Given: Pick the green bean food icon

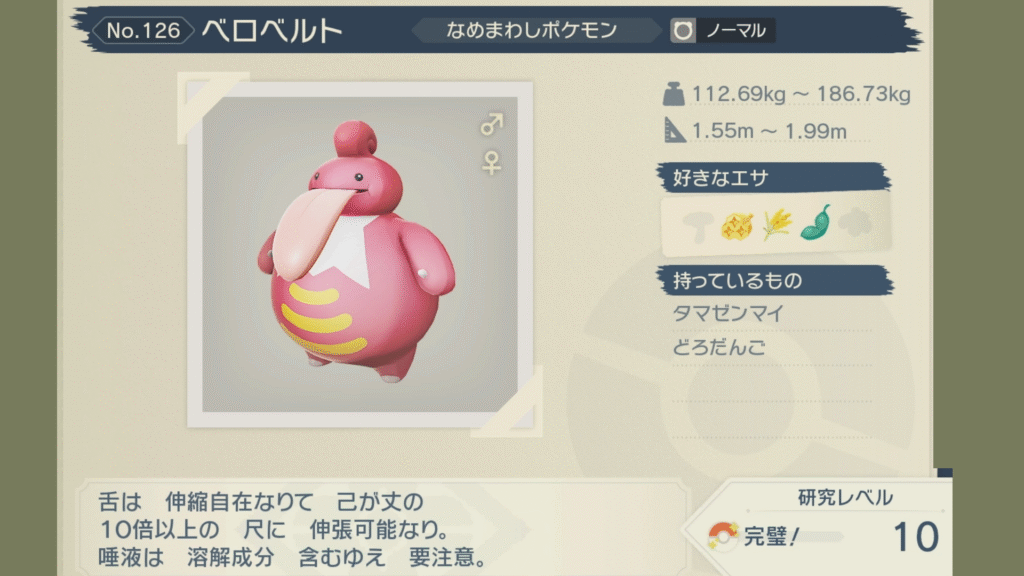Looking at the screenshot, I should tap(816, 222).
